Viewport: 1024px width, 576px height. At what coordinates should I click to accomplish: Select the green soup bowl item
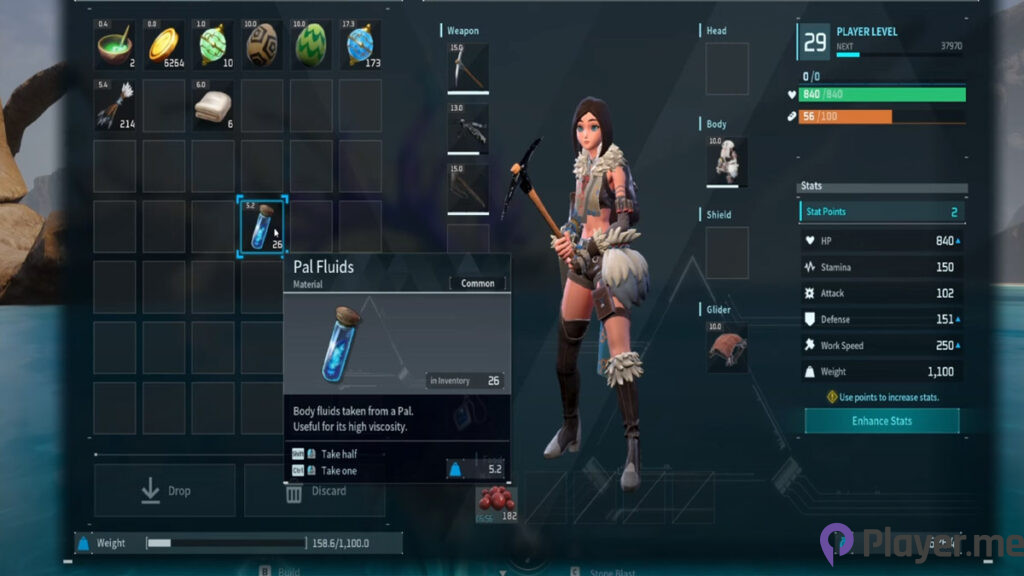tap(115, 45)
